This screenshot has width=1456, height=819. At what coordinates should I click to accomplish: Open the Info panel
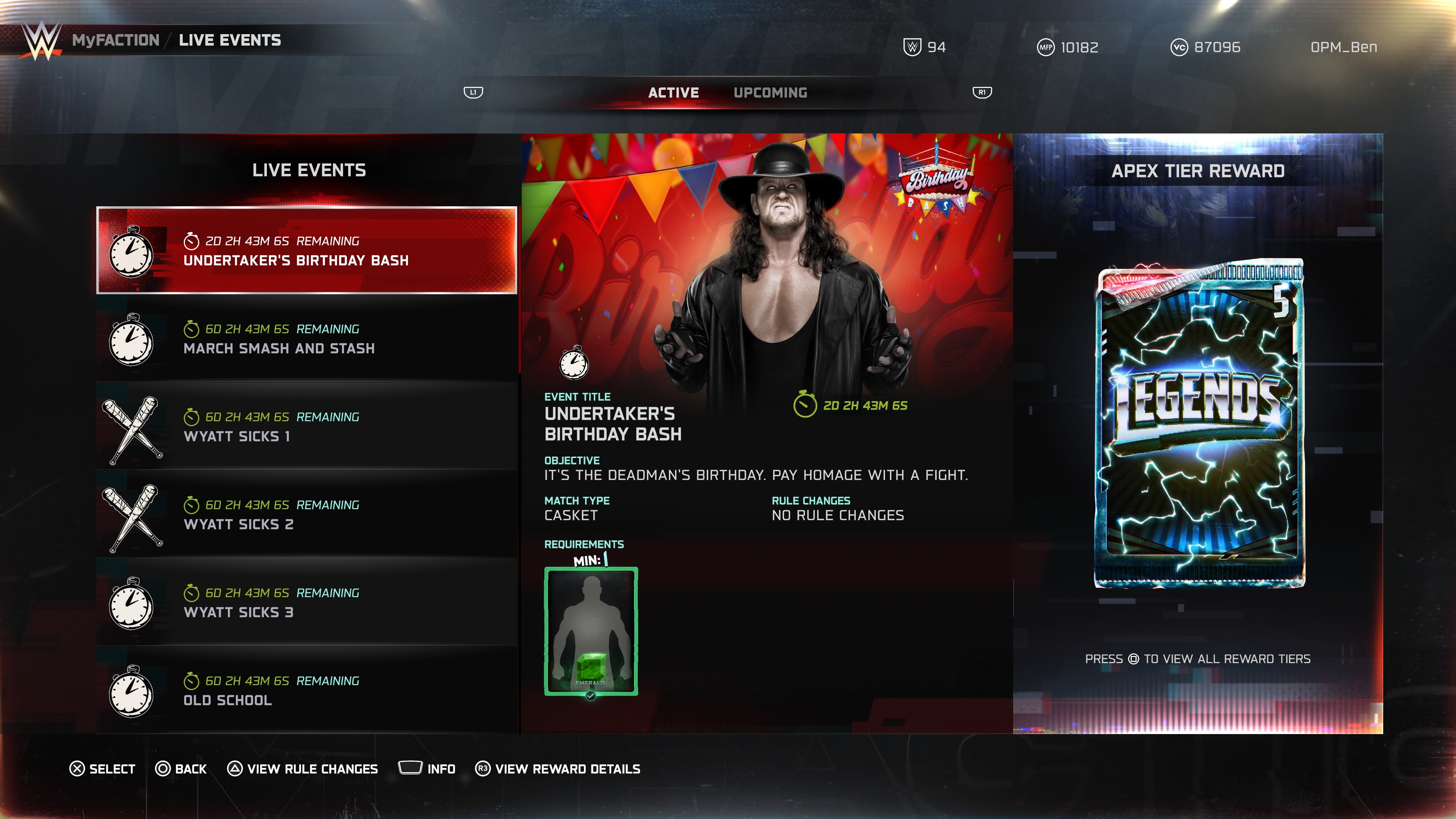[427, 769]
